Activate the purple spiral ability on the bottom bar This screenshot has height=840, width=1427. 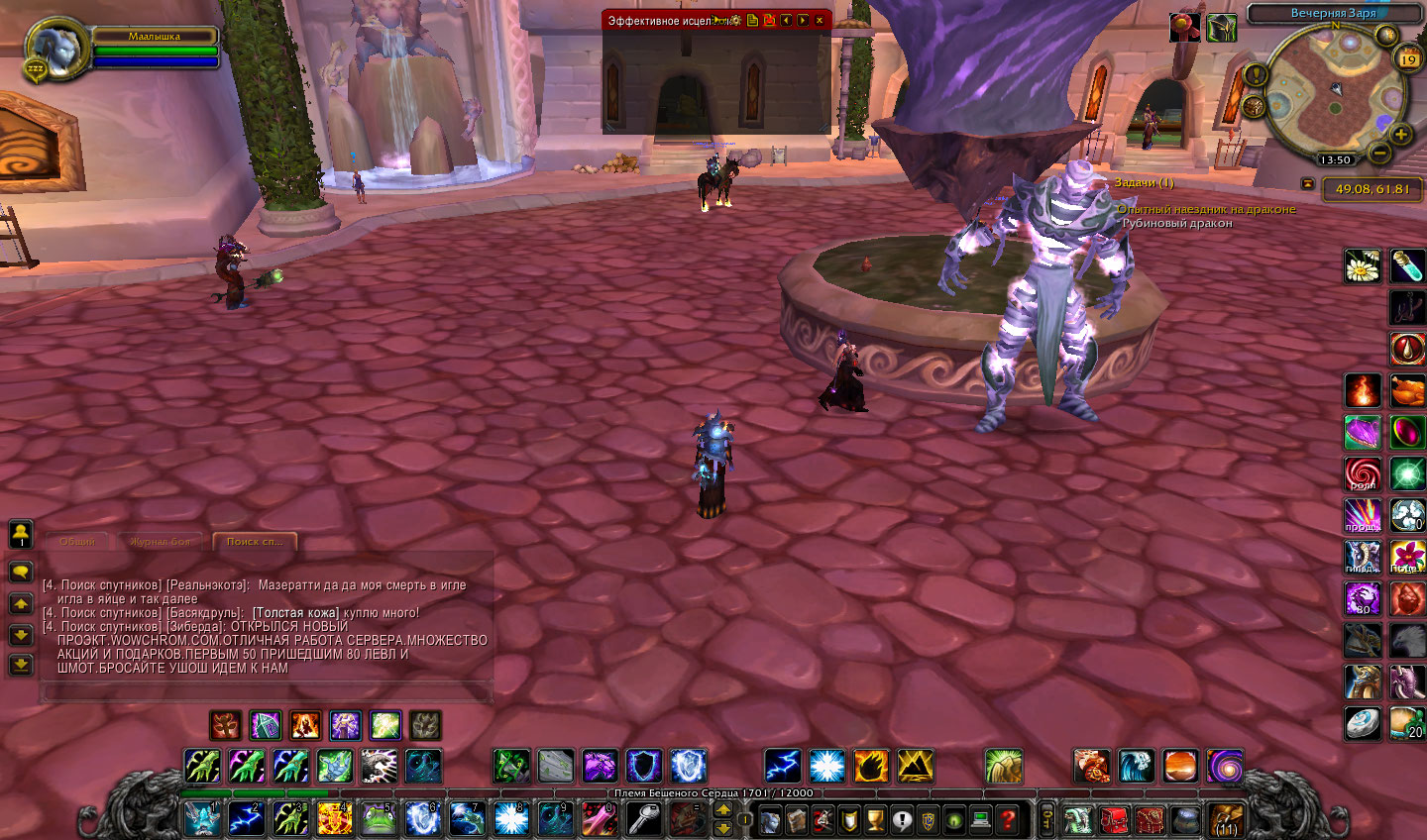click(x=1225, y=766)
